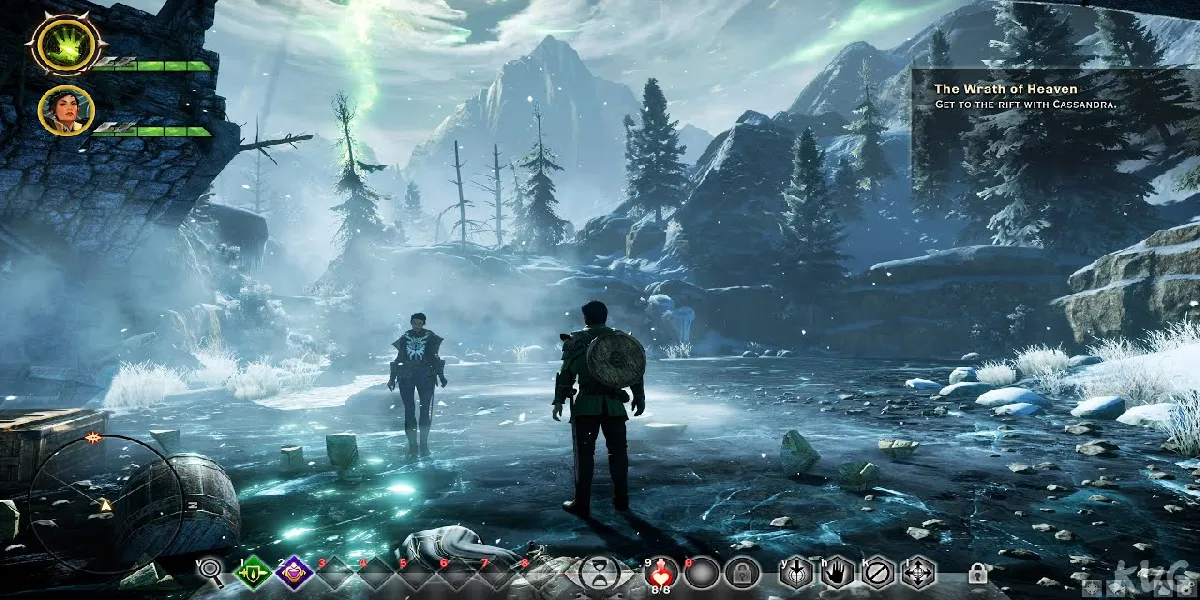Drink the red health potion

(x=661, y=572)
